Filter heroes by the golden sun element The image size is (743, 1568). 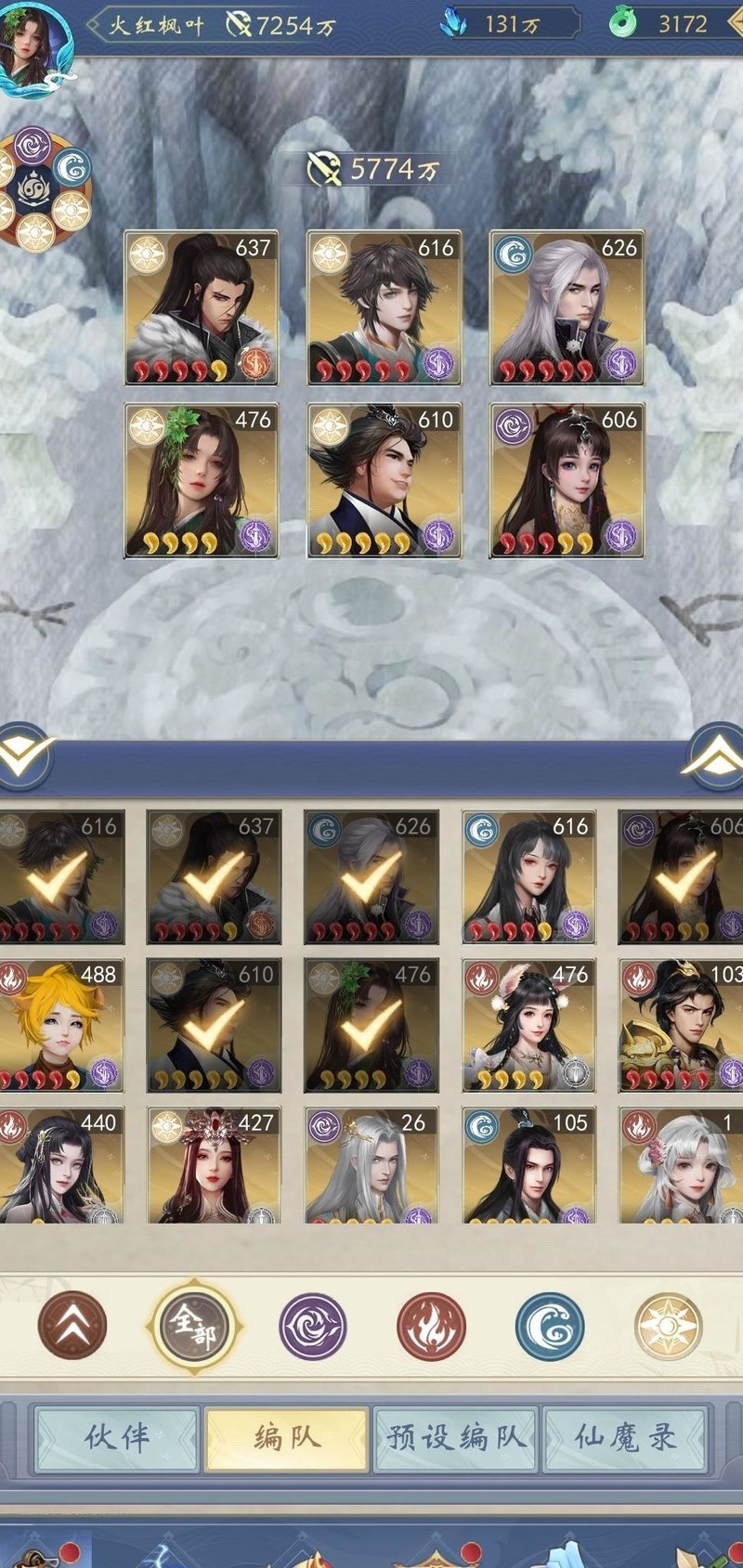[x=668, y=1326]
